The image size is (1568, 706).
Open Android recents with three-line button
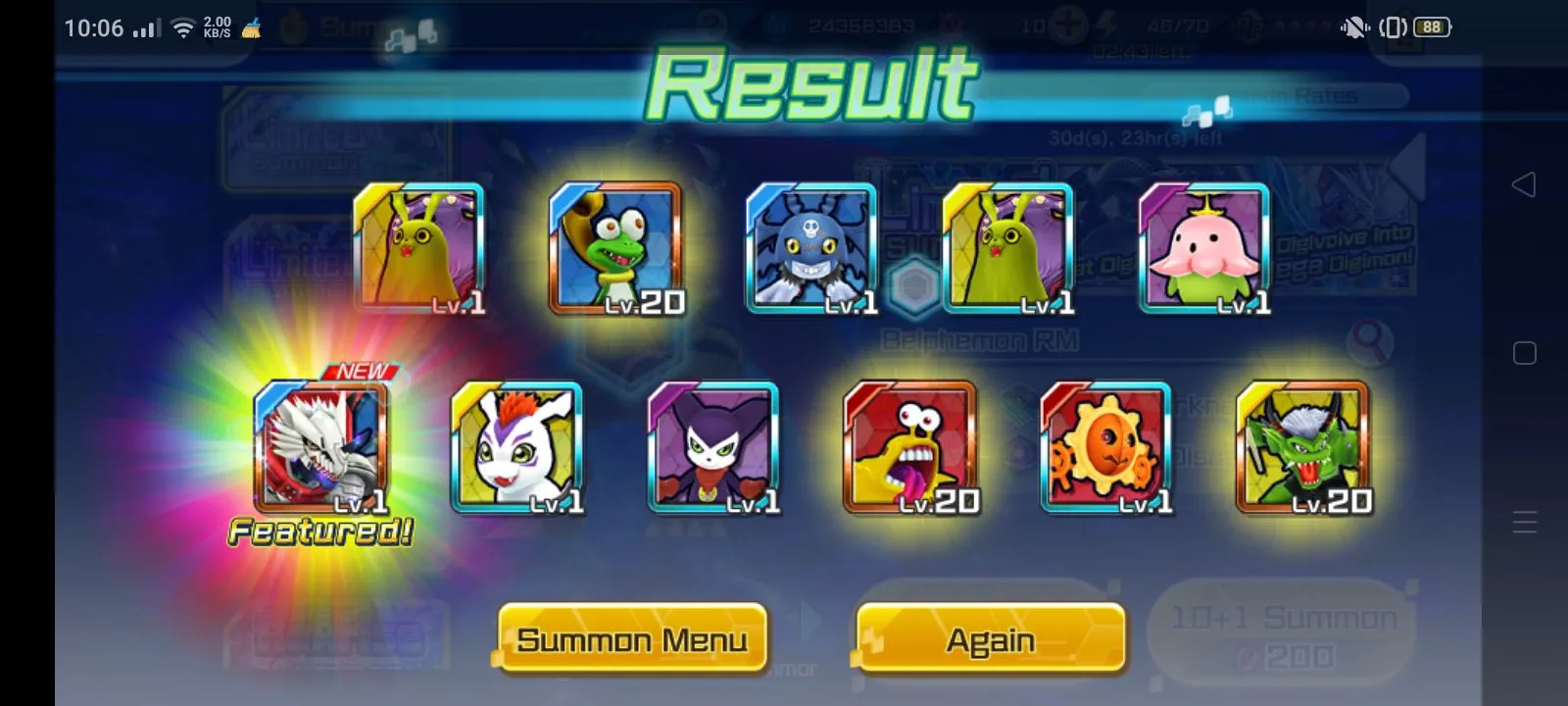tap(1524, 522)
